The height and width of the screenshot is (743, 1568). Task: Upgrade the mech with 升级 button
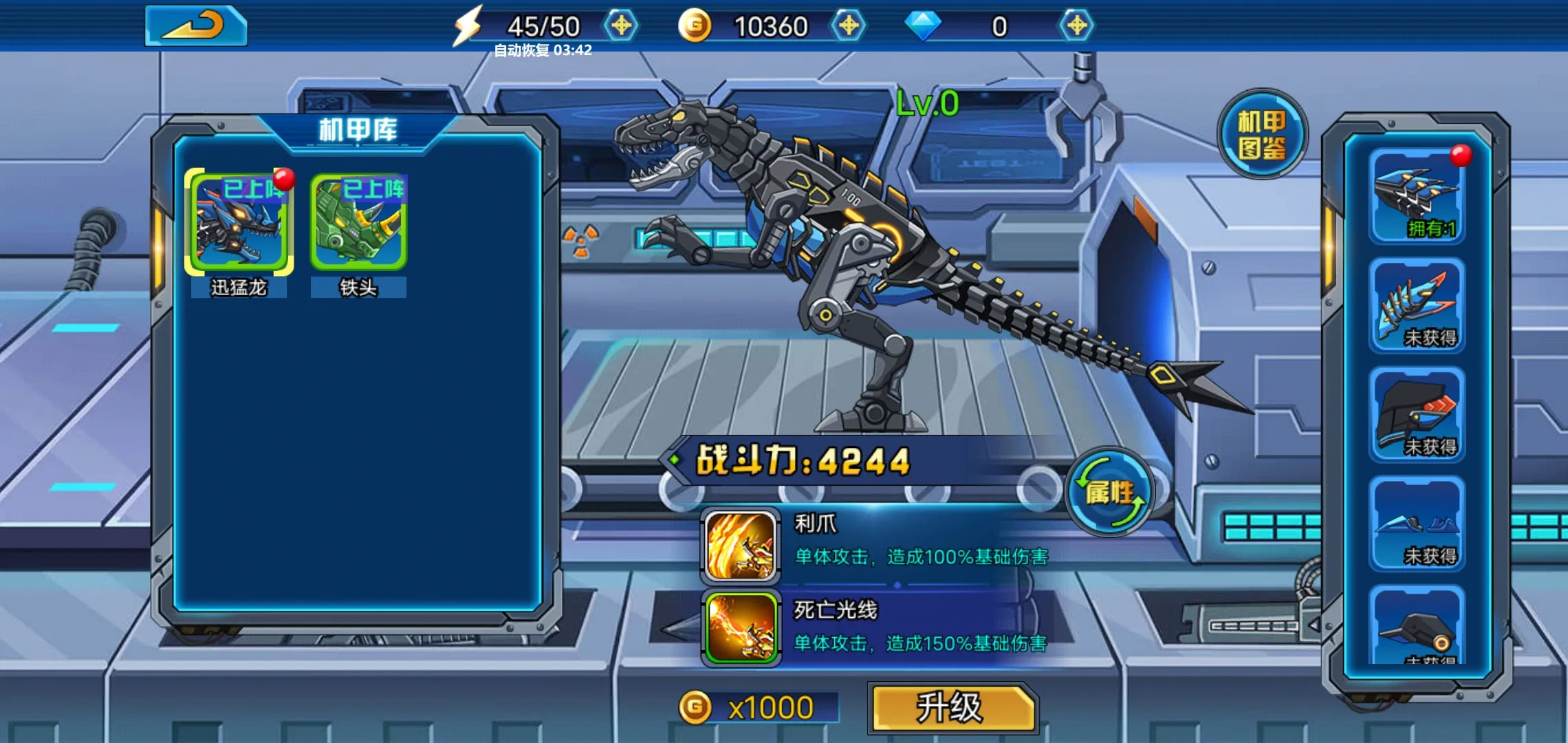952,708
